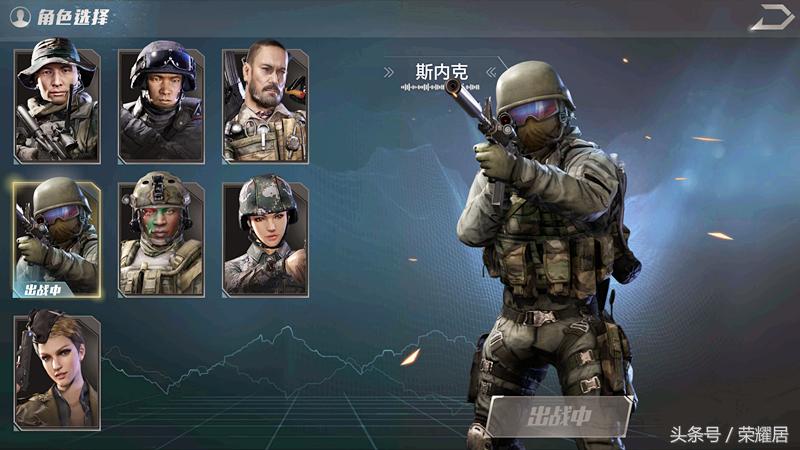Click the back arrow button

click(770, 17)
